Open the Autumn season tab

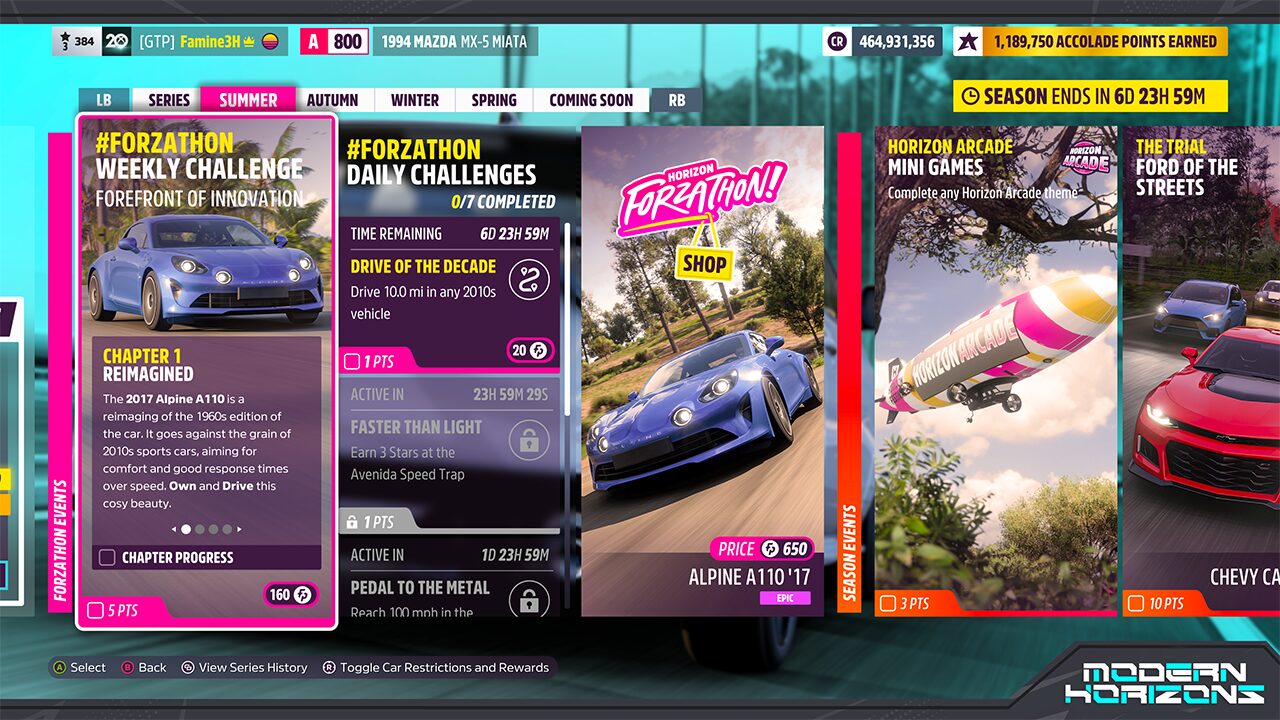332,100
